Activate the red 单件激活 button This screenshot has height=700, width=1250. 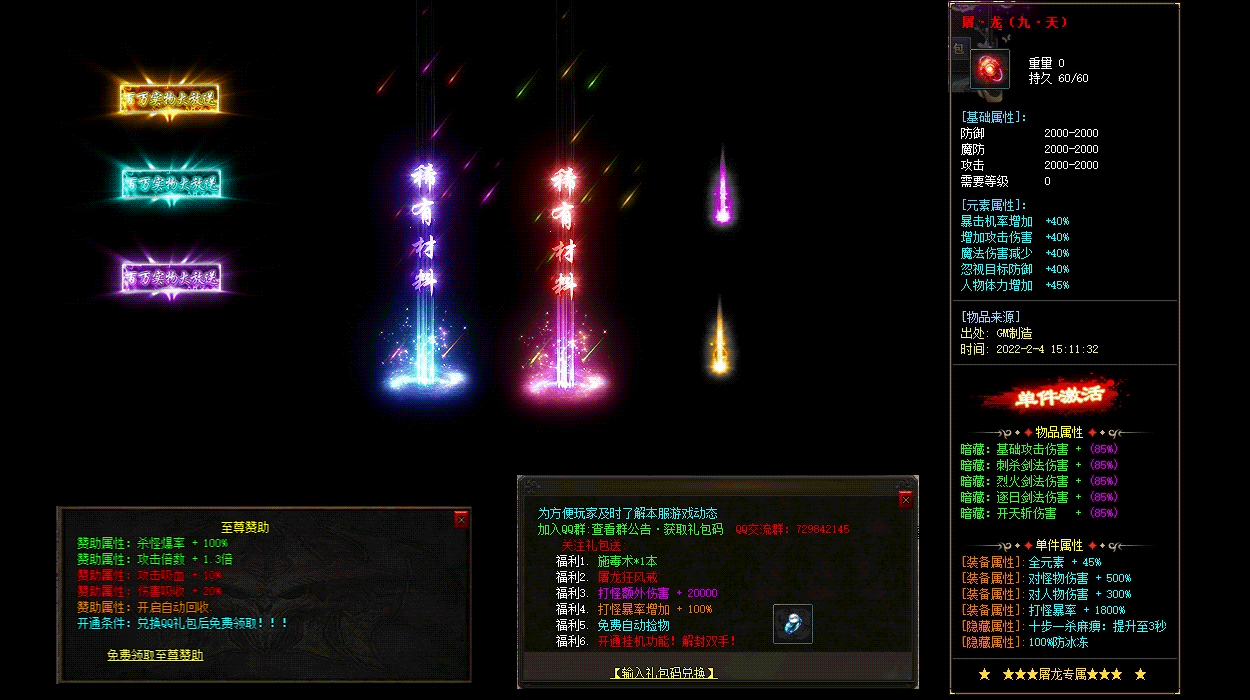[1065, 396]
